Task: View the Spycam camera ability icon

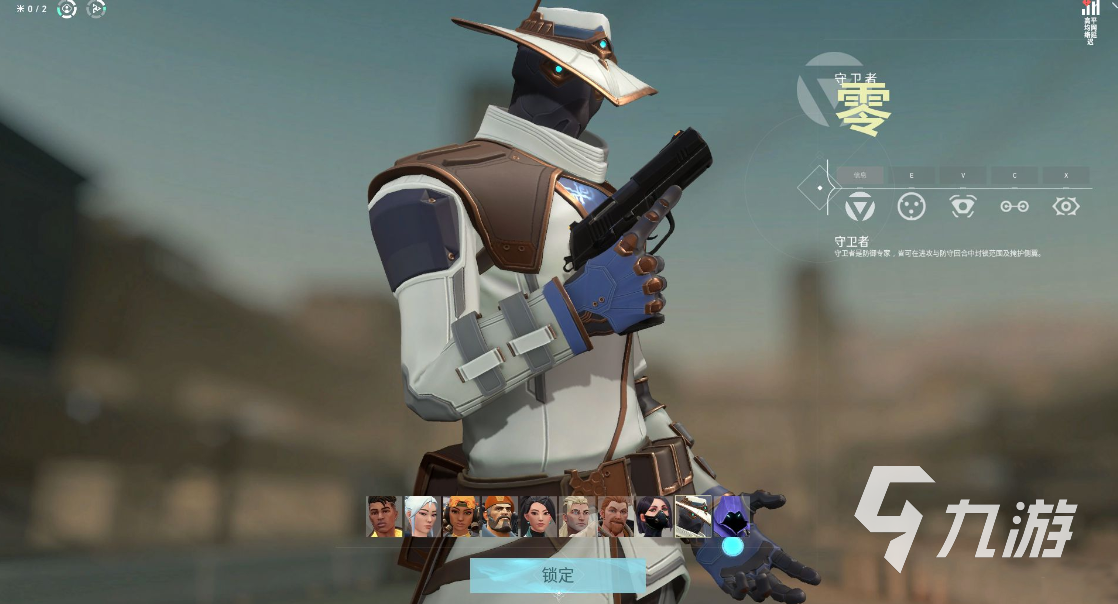Action: (963, 206)
